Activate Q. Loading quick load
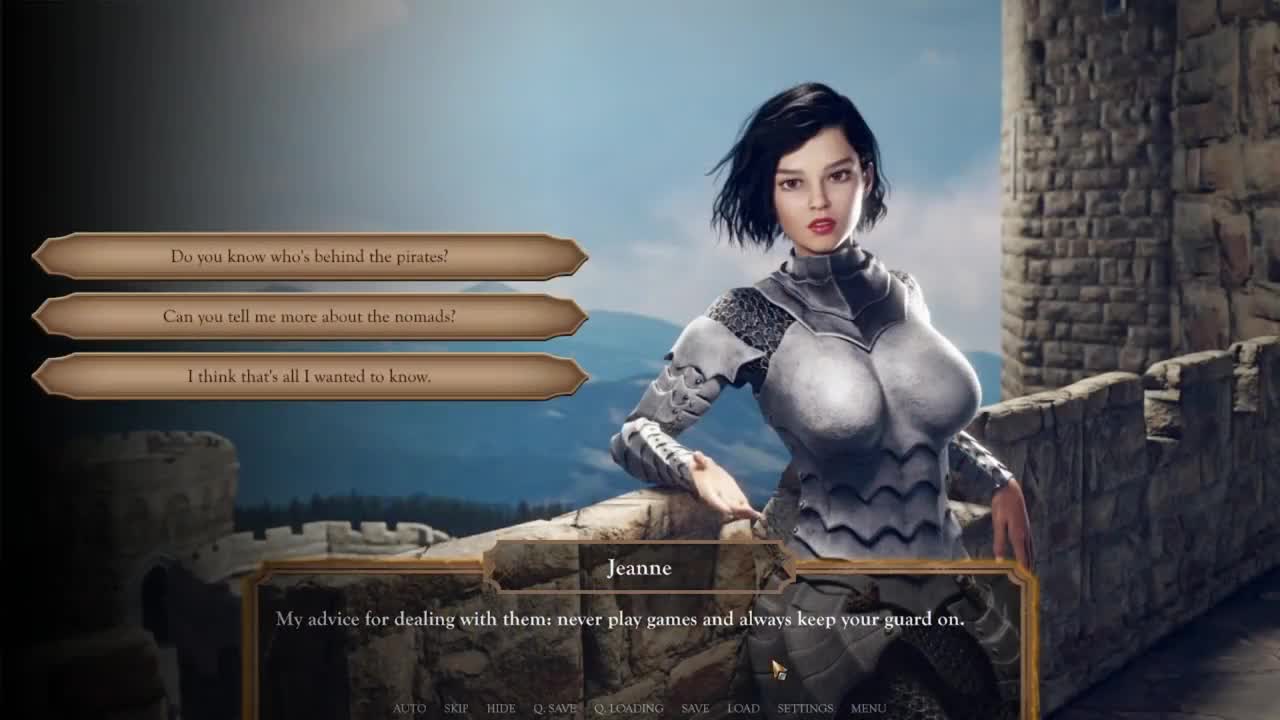 click(x=629, y=708)
